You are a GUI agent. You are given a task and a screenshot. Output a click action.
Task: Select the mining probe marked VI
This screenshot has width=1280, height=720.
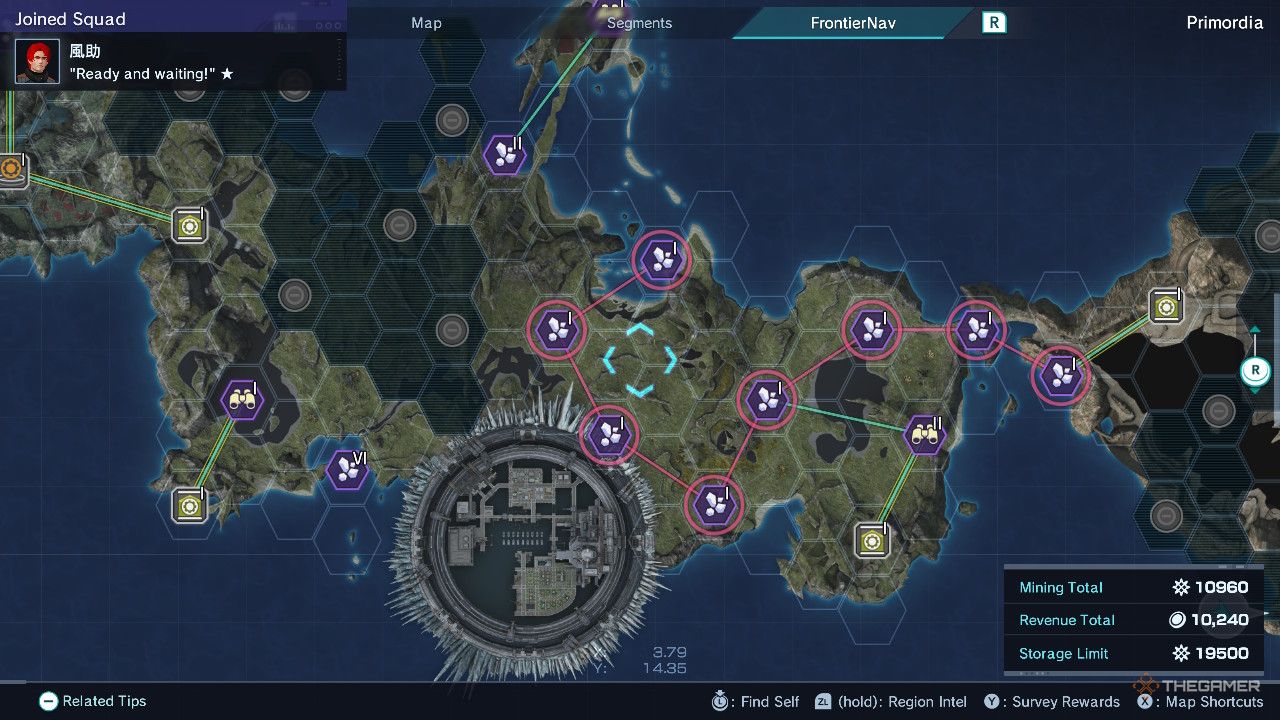click(347, 469)
